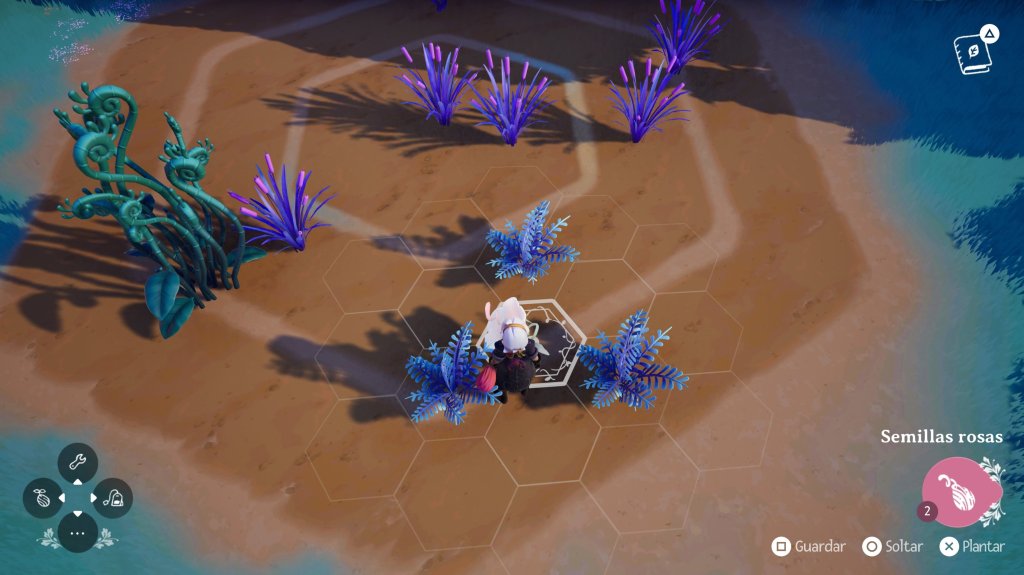Select the vacuum backpack wheel option
This screenshot has height=575, width=1024.
113,498
